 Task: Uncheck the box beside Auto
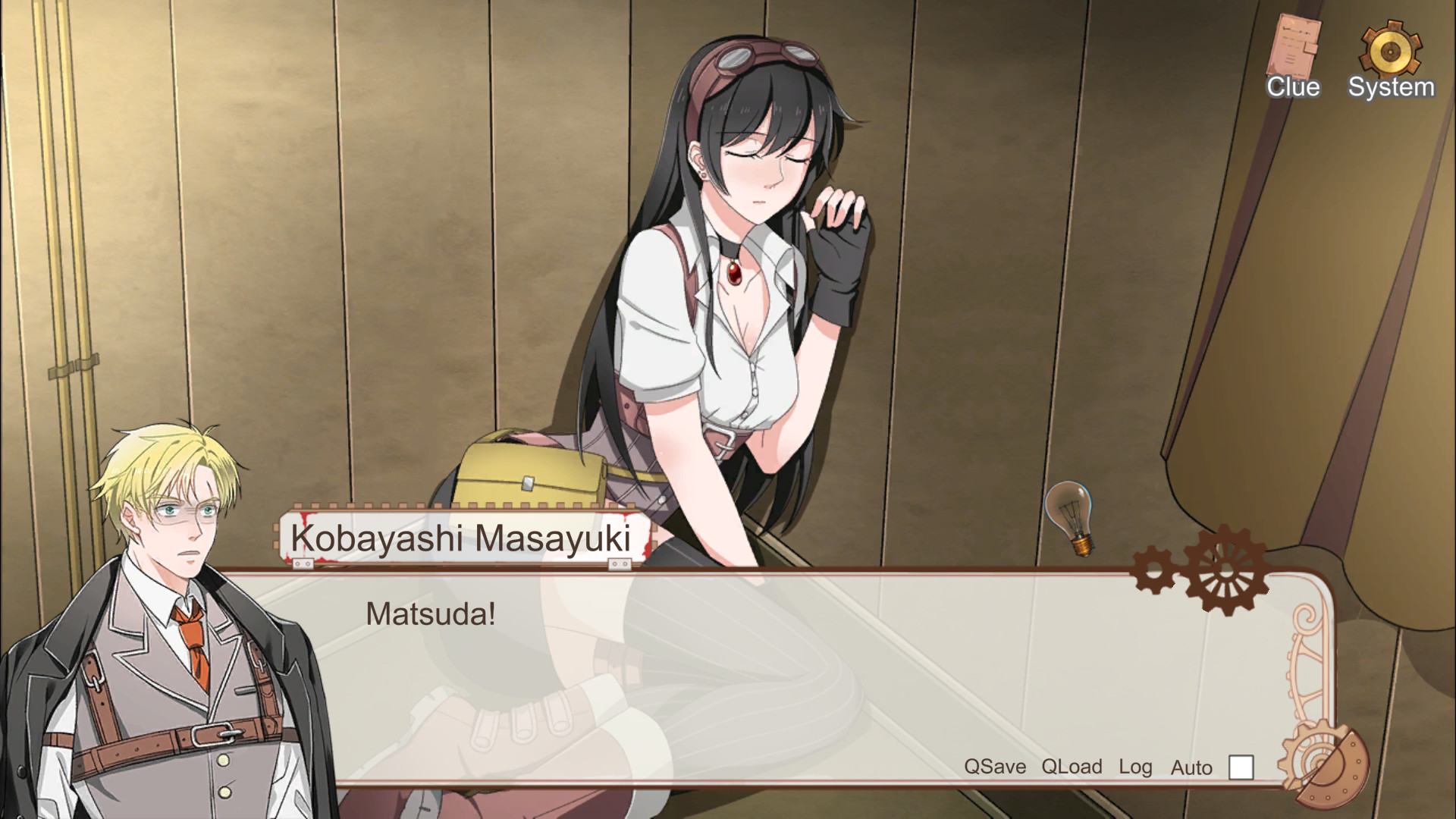click(1241, 768)
